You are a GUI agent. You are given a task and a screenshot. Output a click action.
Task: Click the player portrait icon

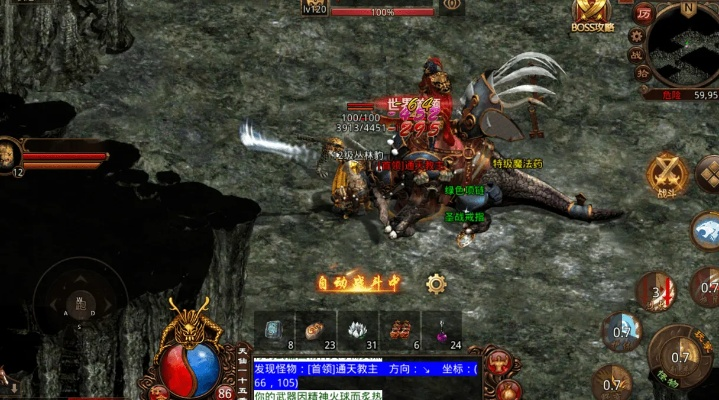tap(11, 153)
